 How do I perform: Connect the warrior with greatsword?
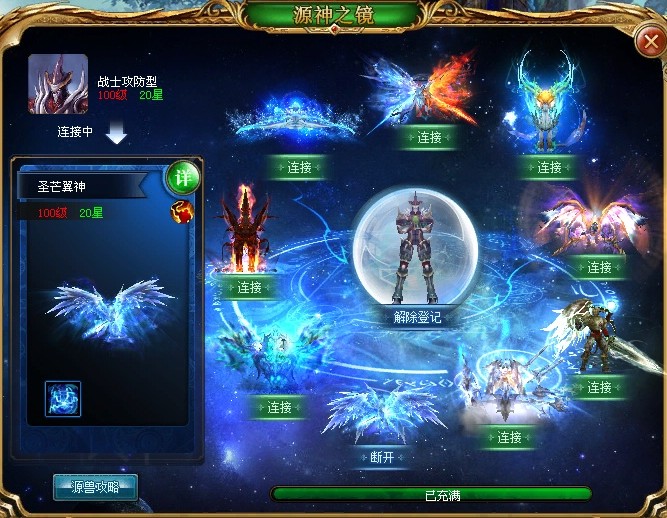599,387
